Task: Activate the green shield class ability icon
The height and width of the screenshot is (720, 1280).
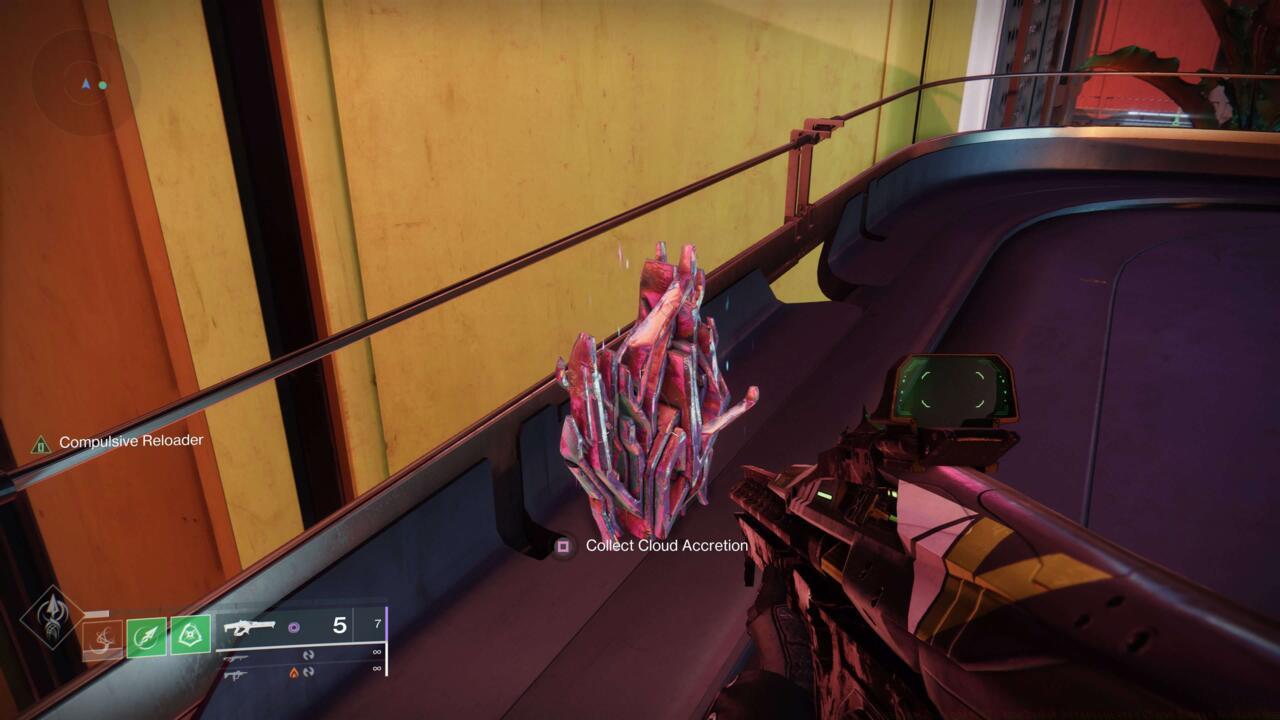Action: [x=190, y=635]
